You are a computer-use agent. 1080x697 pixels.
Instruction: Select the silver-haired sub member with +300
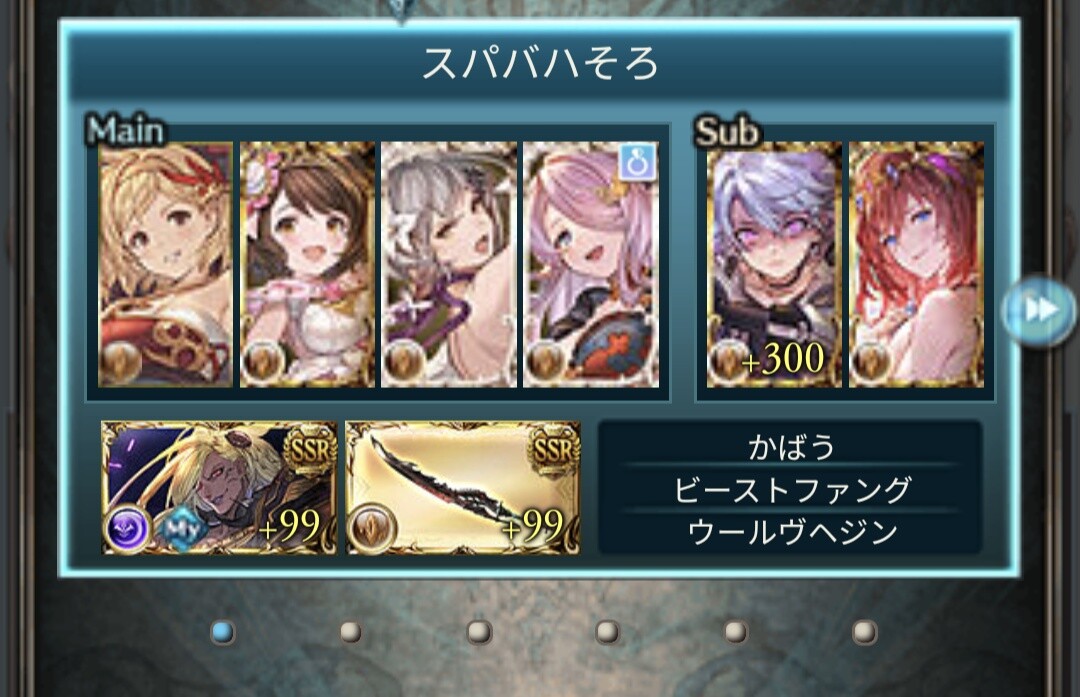(774, 264)
